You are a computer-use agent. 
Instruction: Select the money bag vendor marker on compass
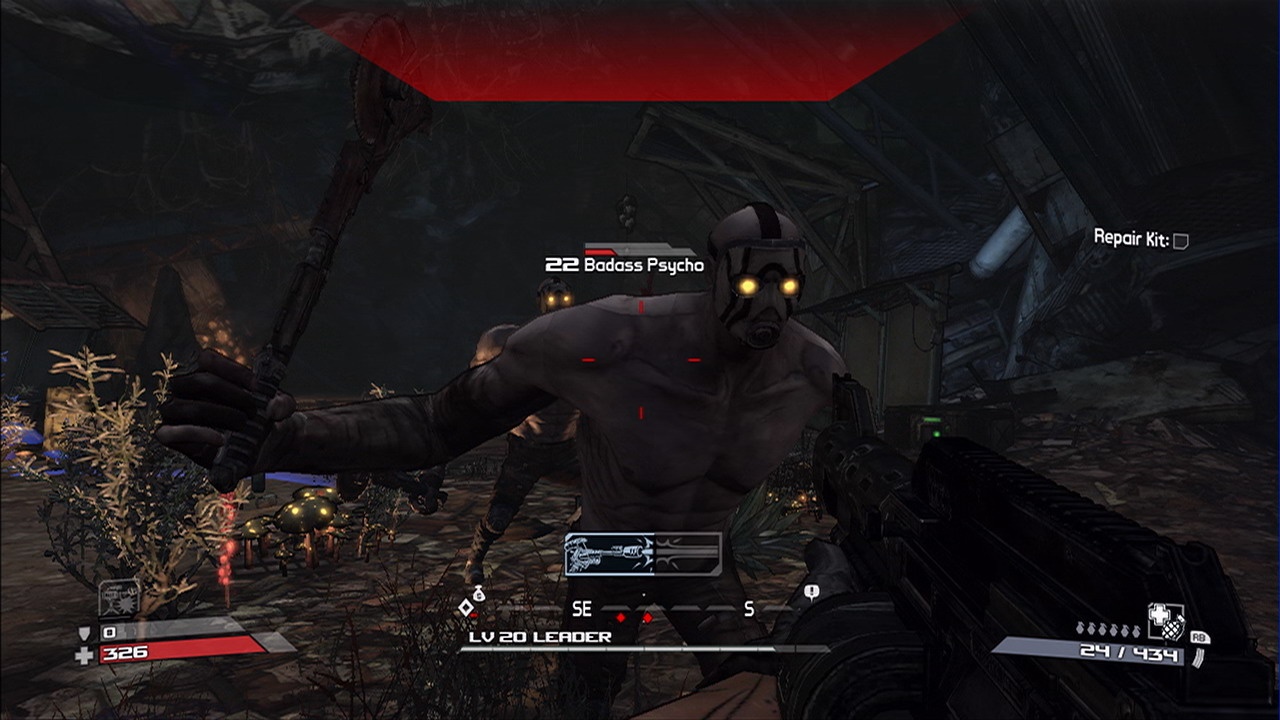point(479,595)
